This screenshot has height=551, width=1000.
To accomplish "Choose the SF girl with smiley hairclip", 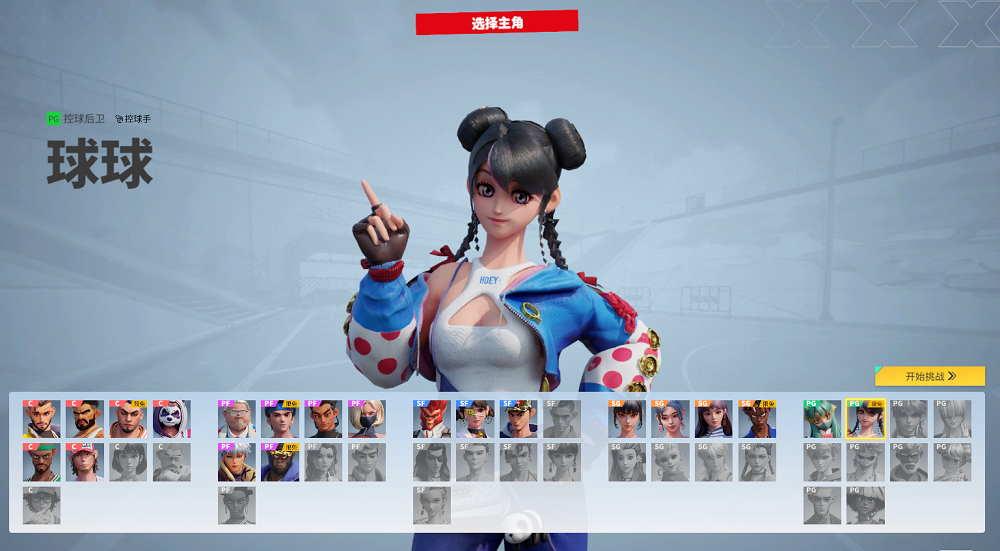I will click(x=475, y=419).
